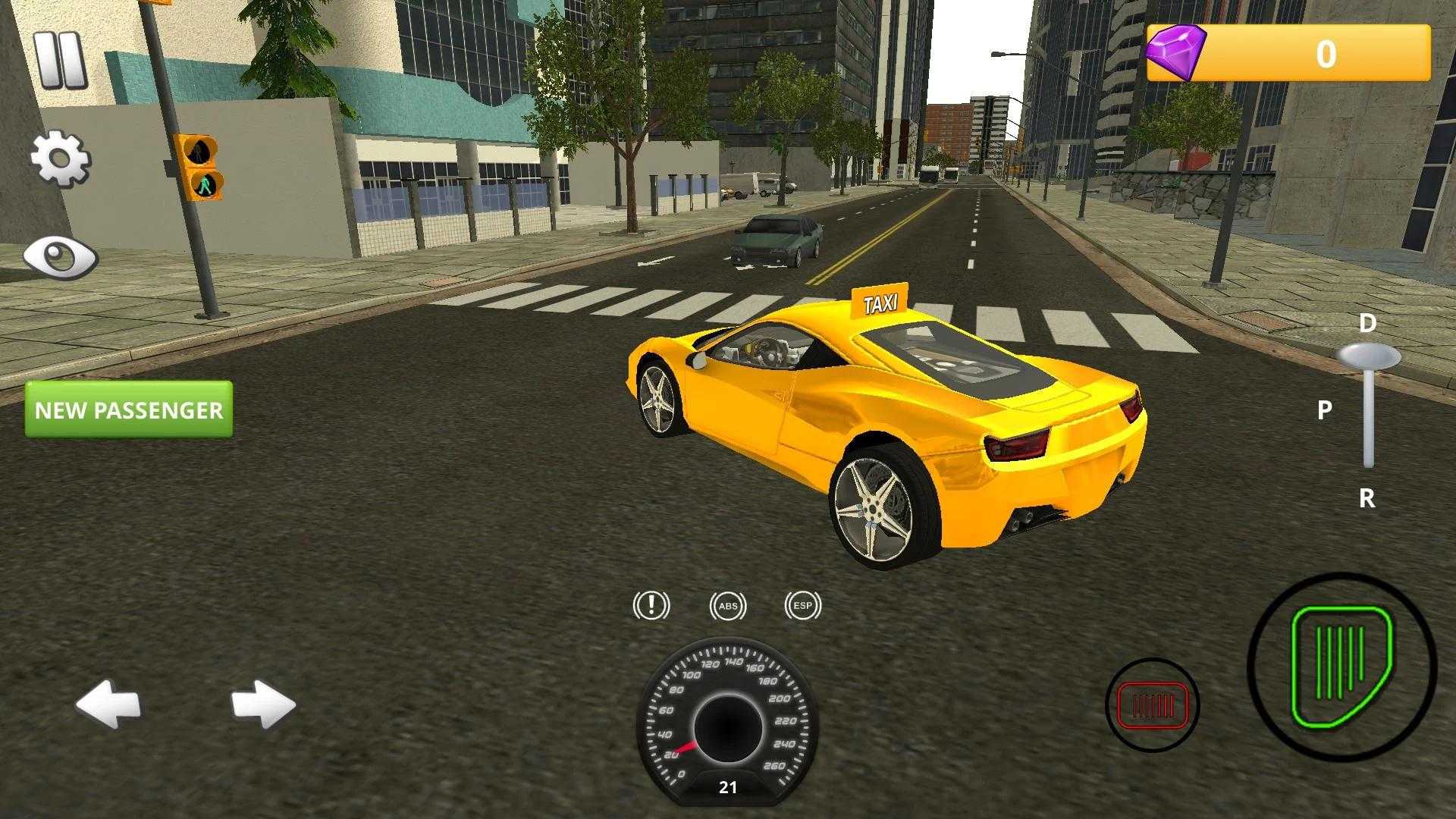Change camera view with the eye icon
The image size is (1456, 819).
[x=61, y=258]
